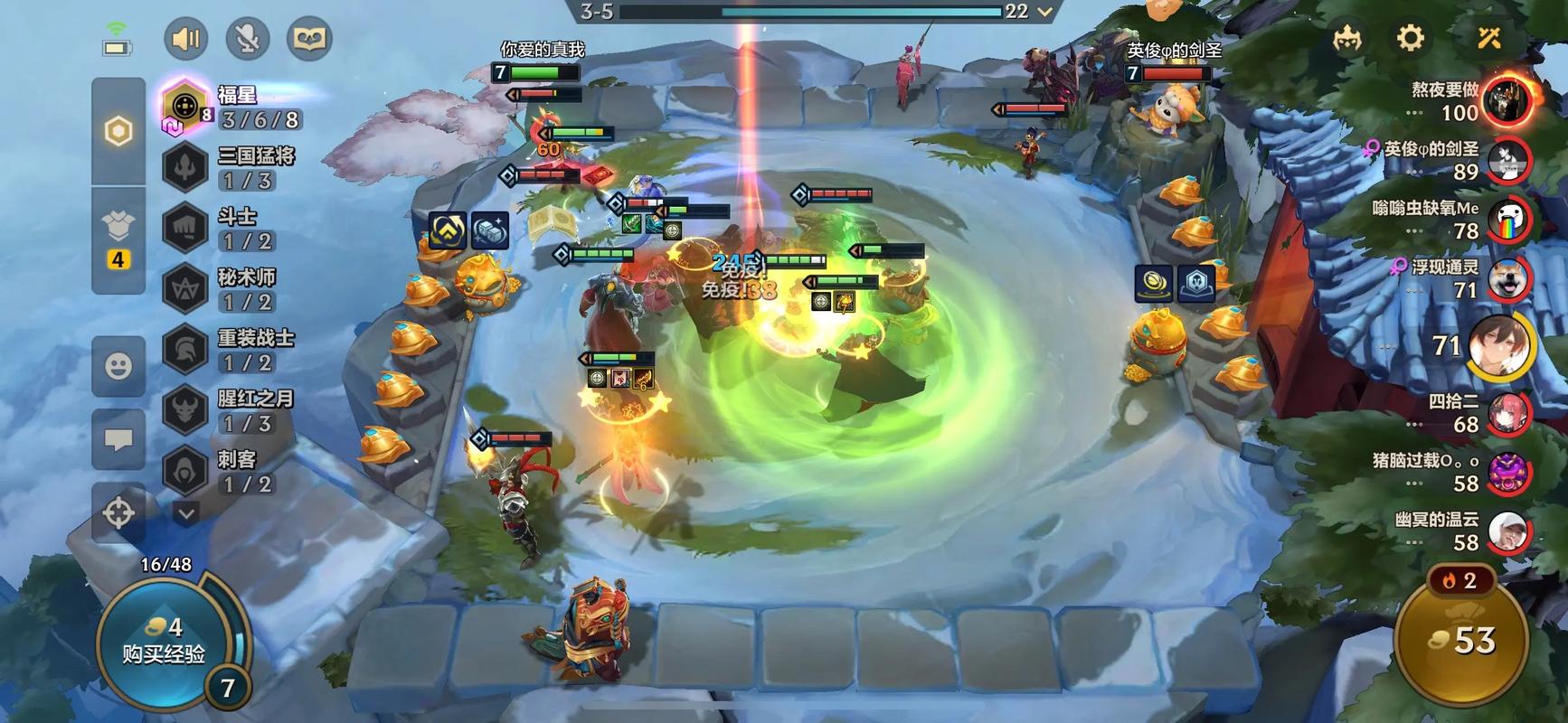Open the gear settings menu

coord(1410,38)
